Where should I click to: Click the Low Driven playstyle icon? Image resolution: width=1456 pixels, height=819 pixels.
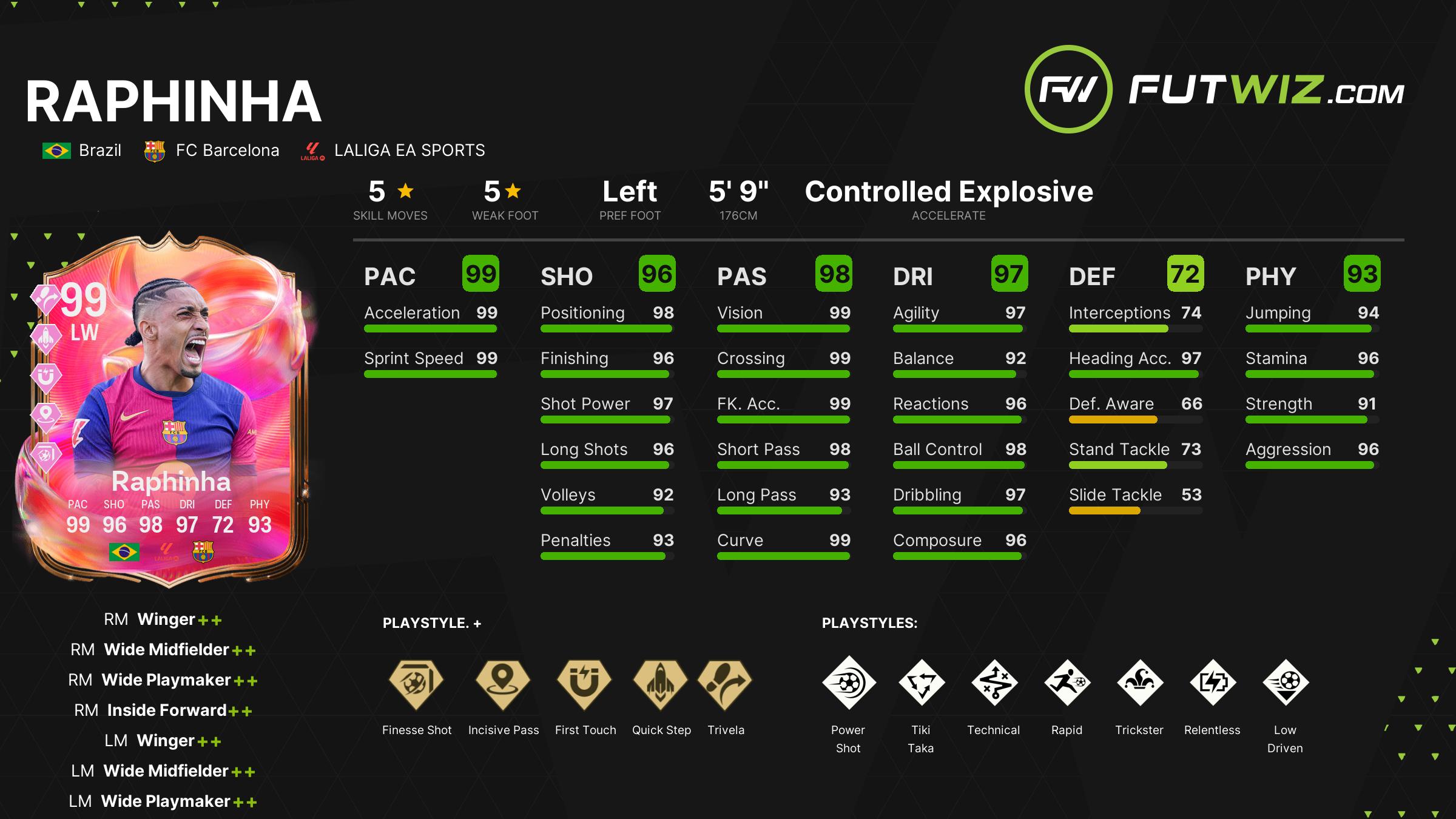click(x=1285, y=682)
